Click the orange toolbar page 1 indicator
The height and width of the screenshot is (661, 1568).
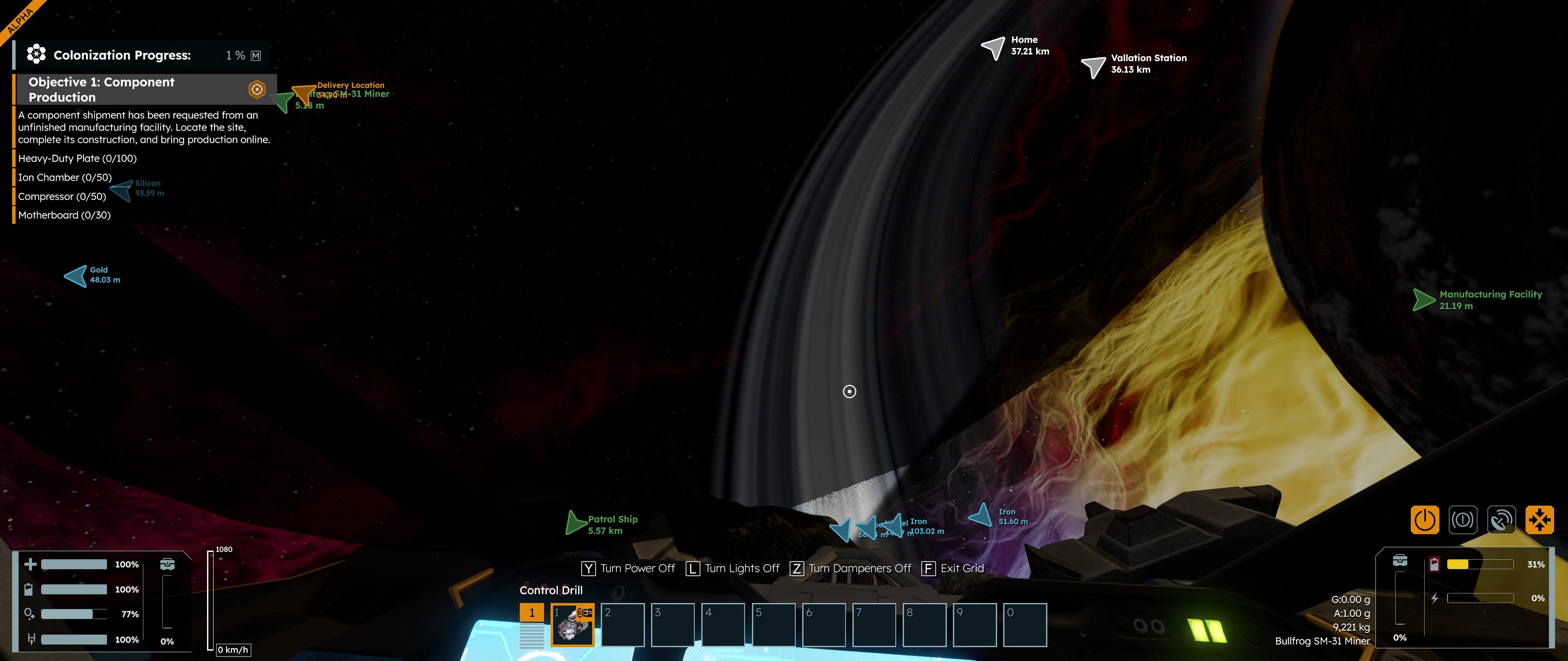point(531,613)
